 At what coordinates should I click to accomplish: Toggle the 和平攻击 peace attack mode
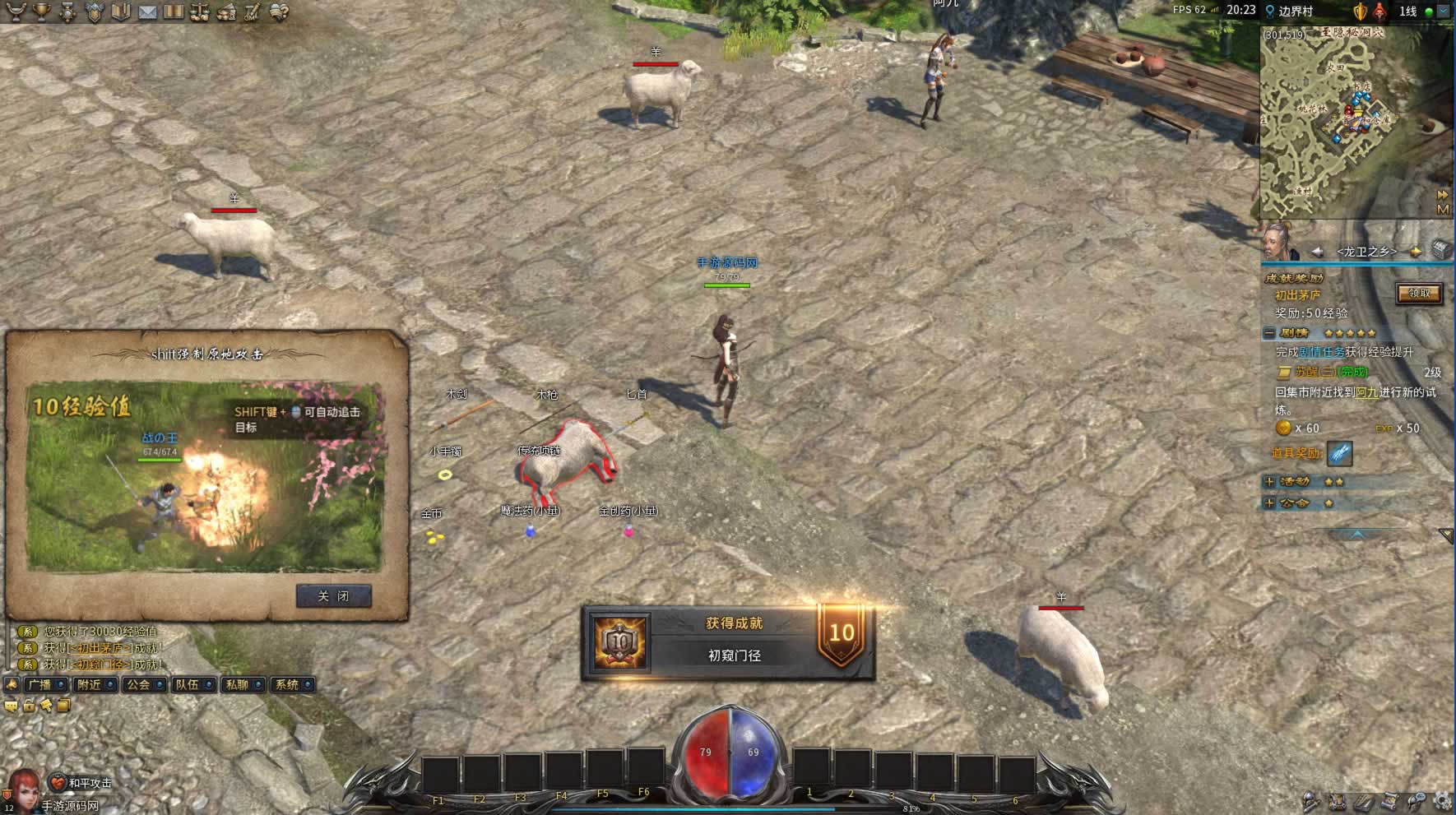click(x=82, y=782)
